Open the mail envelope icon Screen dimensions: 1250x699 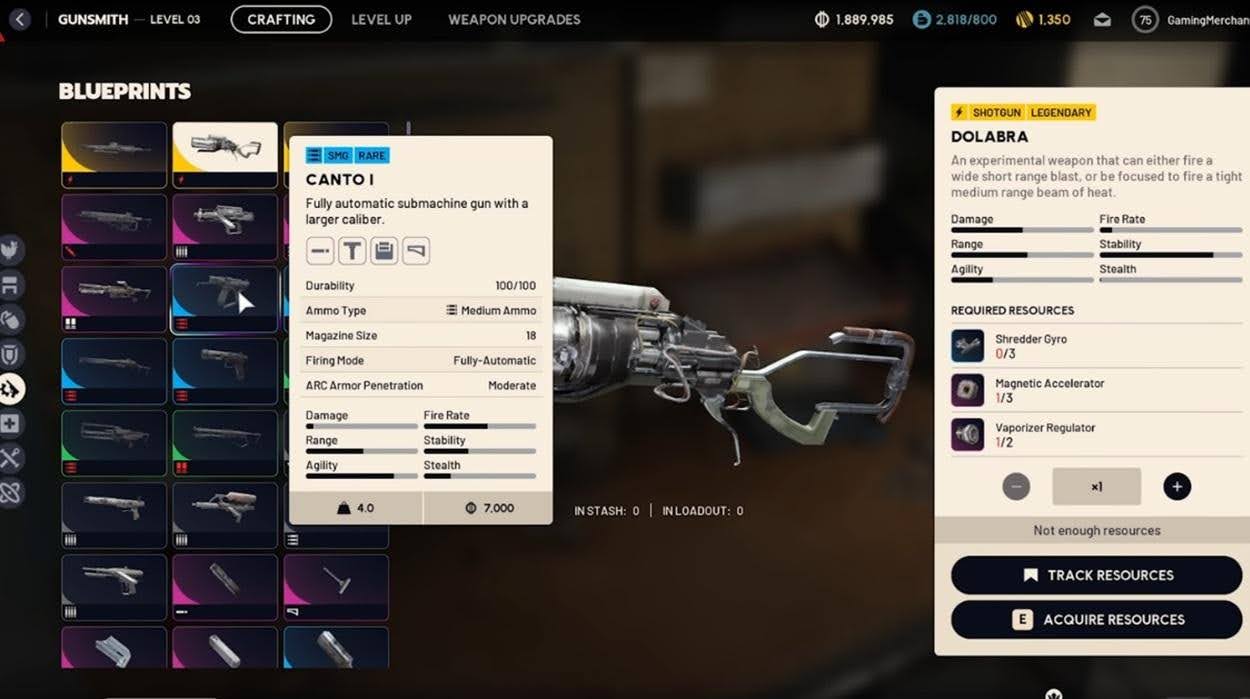[x=1102, y=19]
